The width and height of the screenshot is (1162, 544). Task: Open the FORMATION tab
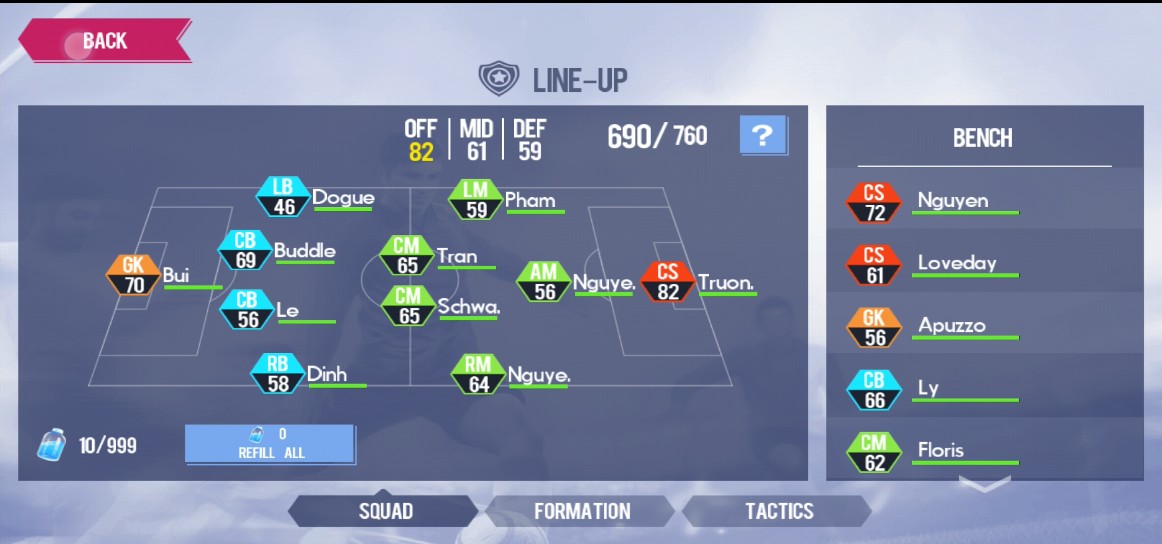(x=582, y=511)
